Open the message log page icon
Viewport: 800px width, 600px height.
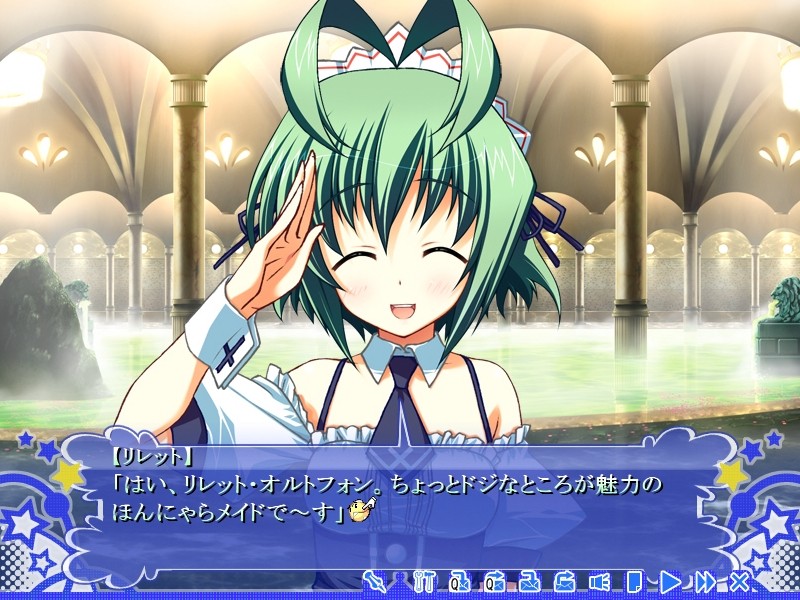pyautogui.click(x=634, y=581)
